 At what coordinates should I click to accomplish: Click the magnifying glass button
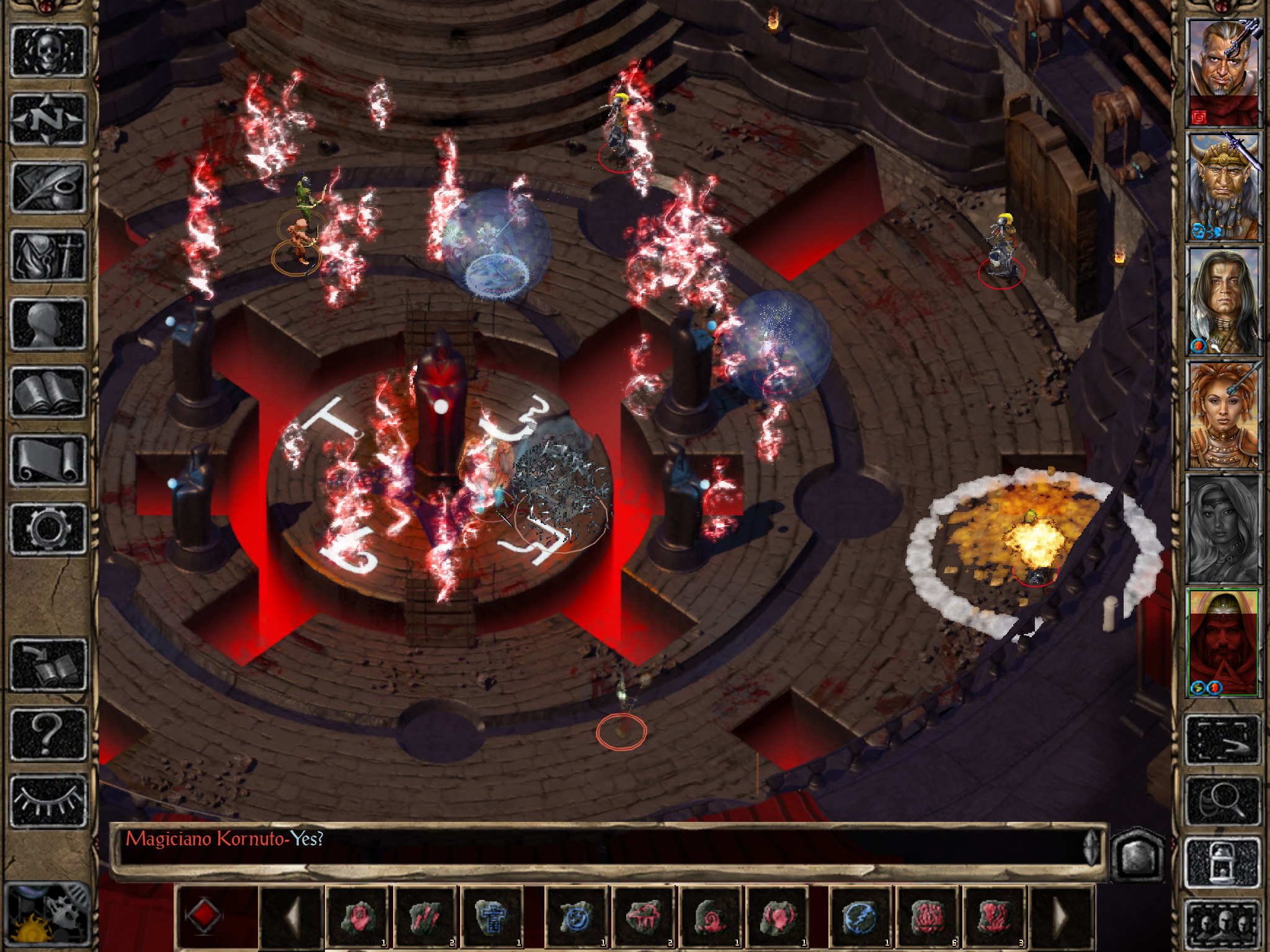point(1223,801)
